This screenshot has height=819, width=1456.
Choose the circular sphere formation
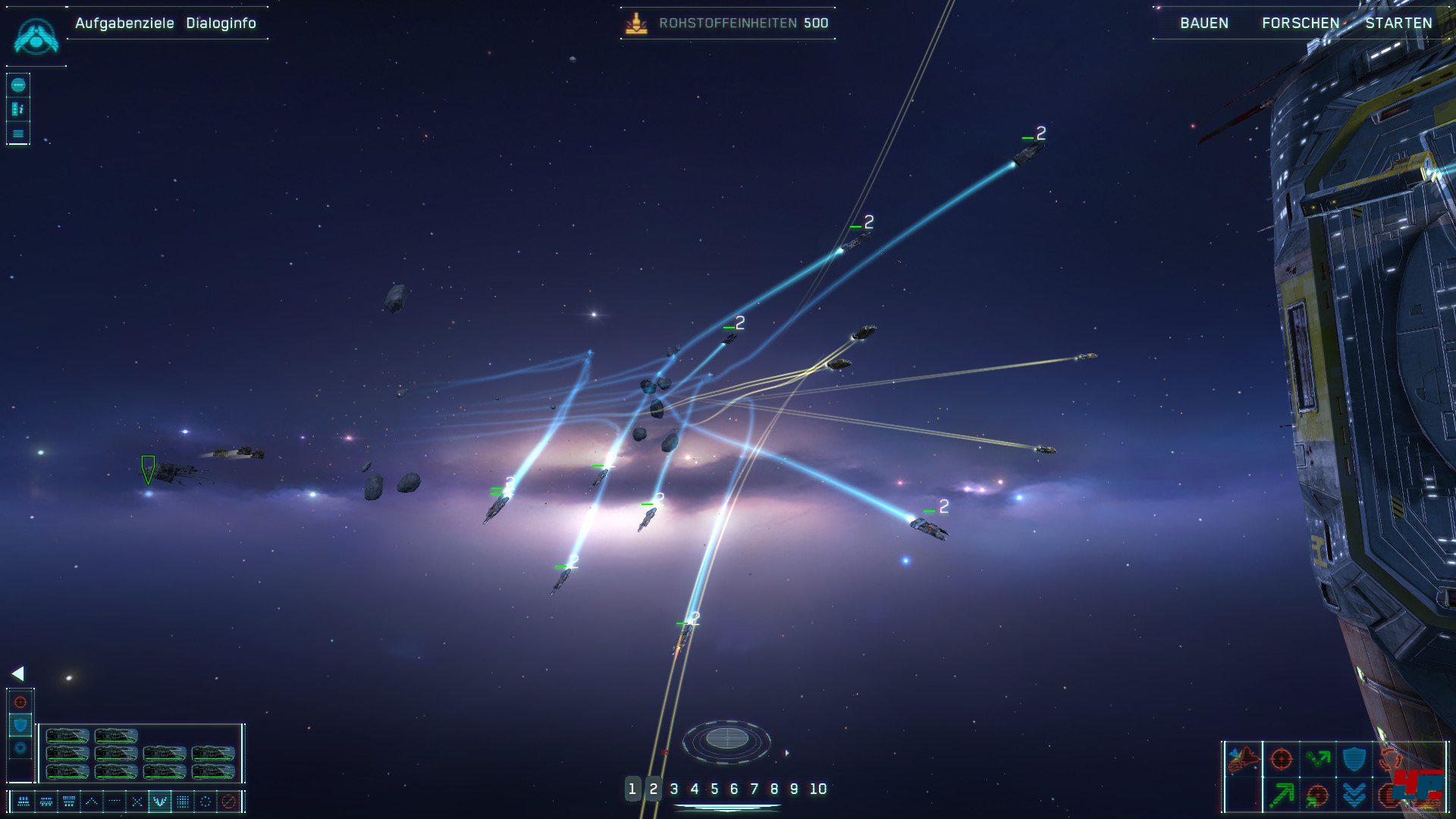coord(205,801)
